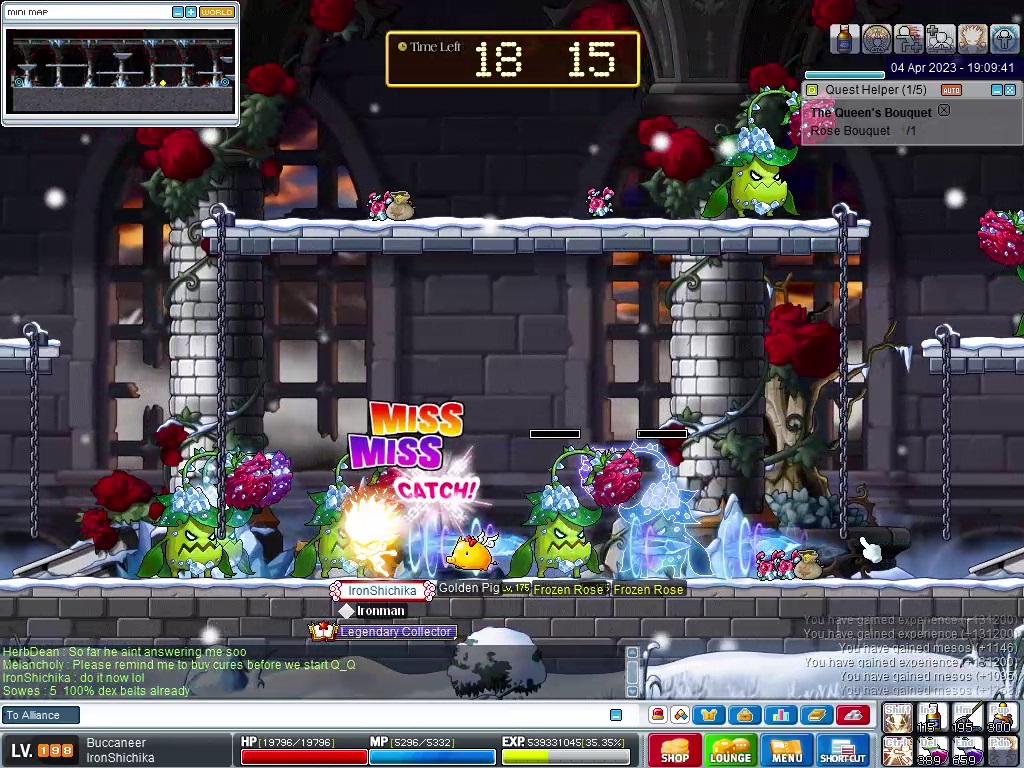Open the LOUNGE button
The image size is (1024, 768).
(730, 750)
